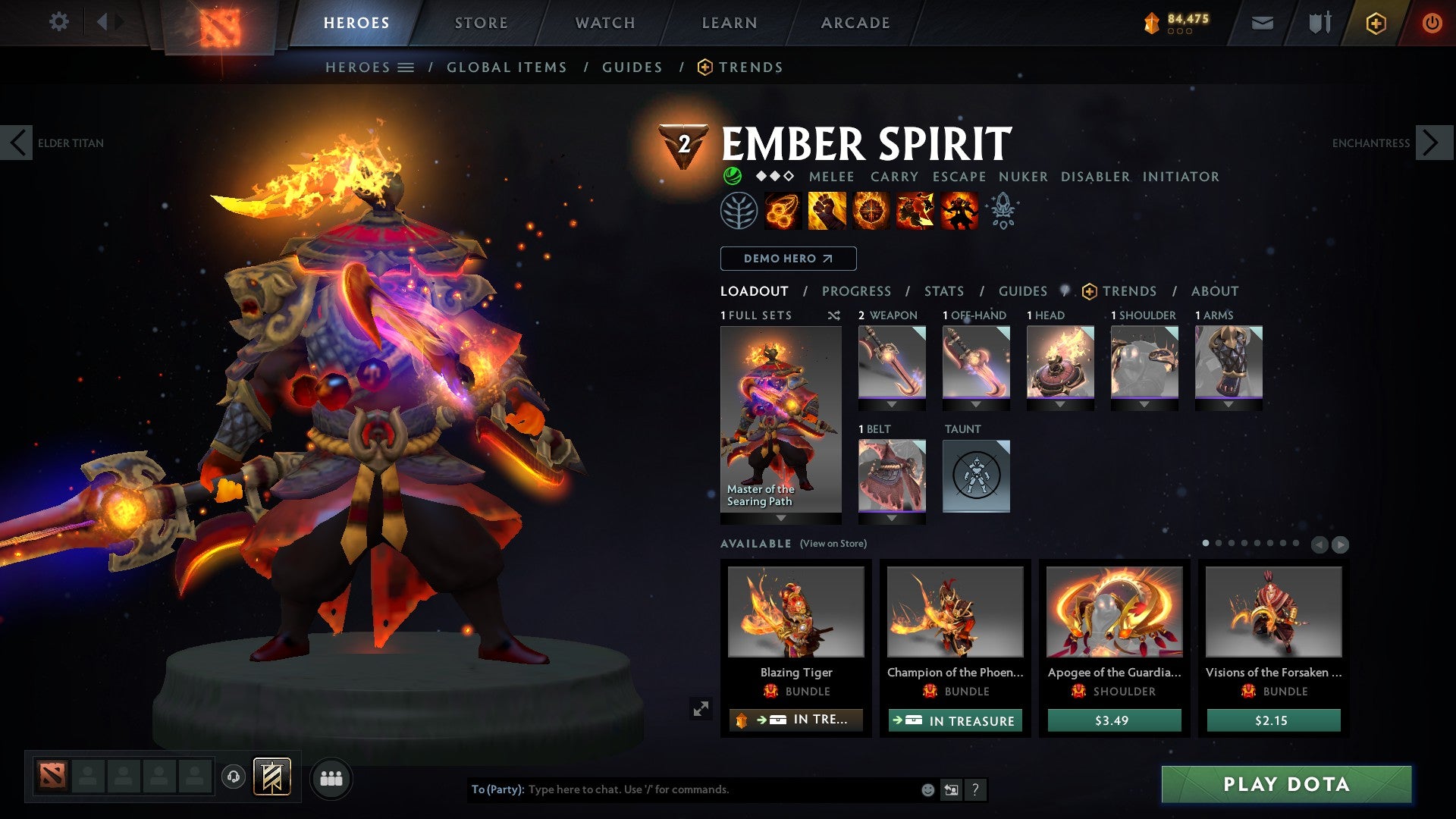
Task: Open the Arcade menu
Action: [x=855, y=22]
